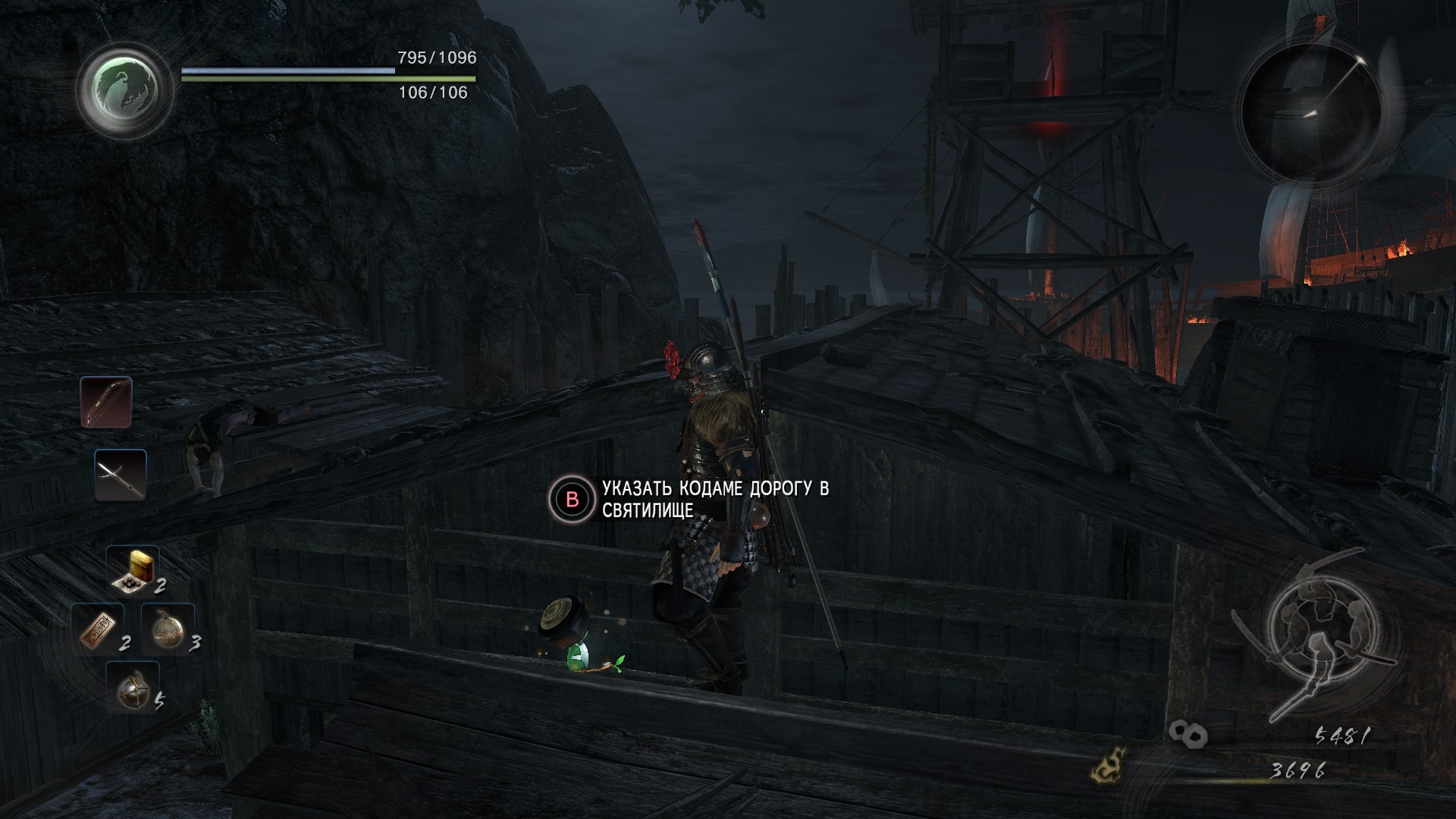1456x819 pixels.
Task: Select the rope-bound ball item slot
Action: 132,687
